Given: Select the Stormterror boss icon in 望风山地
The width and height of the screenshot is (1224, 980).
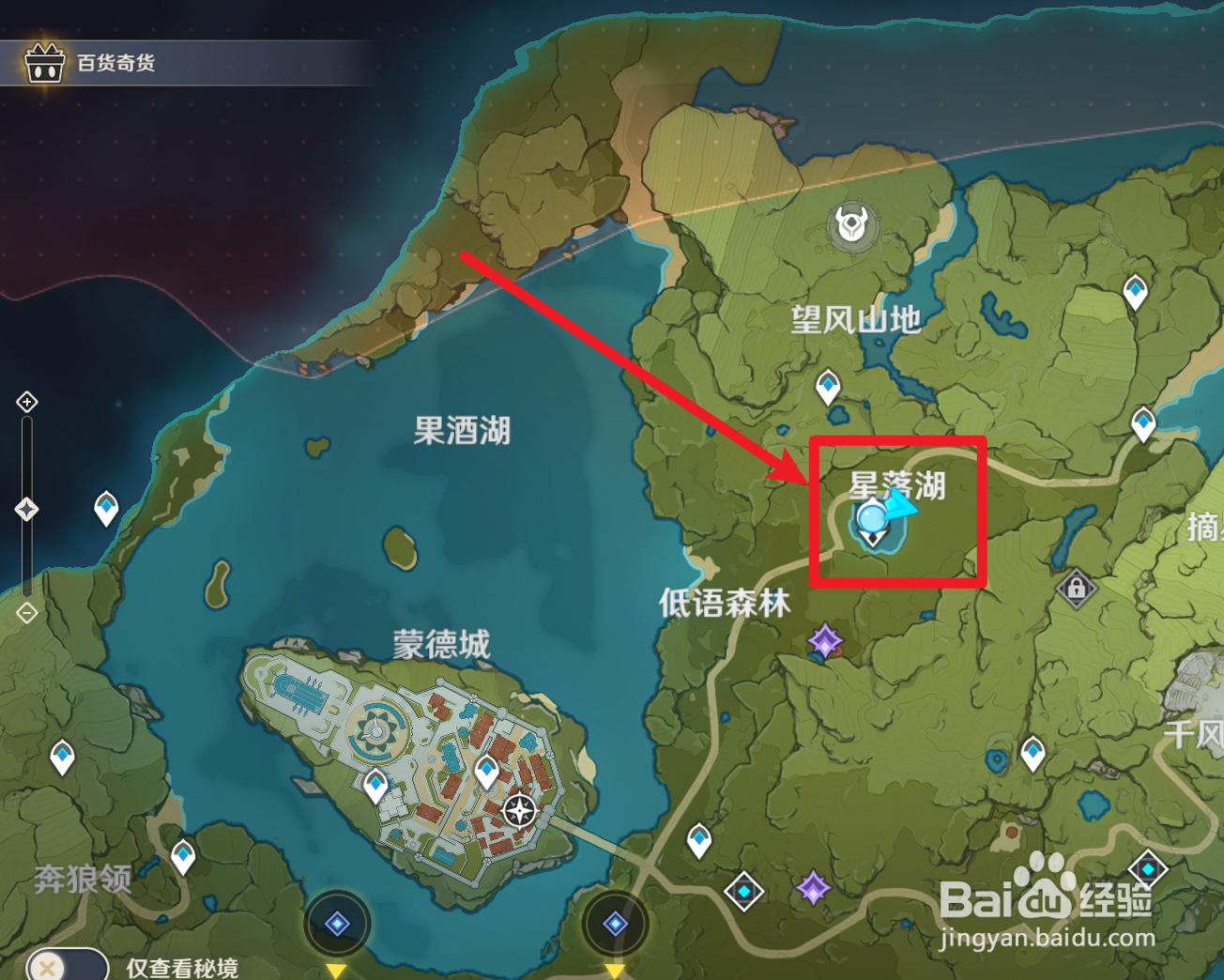Looking at the screenshot, I should (850, 222).
